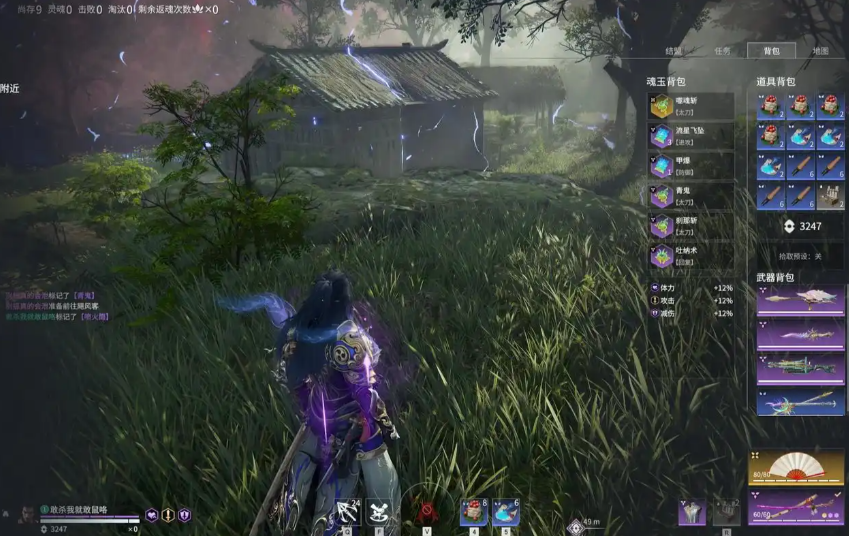The height and width of the screenshot is (536, 849).
Task: Toggle the 拾取预设 pickup preset
Action: coord(800,256)
